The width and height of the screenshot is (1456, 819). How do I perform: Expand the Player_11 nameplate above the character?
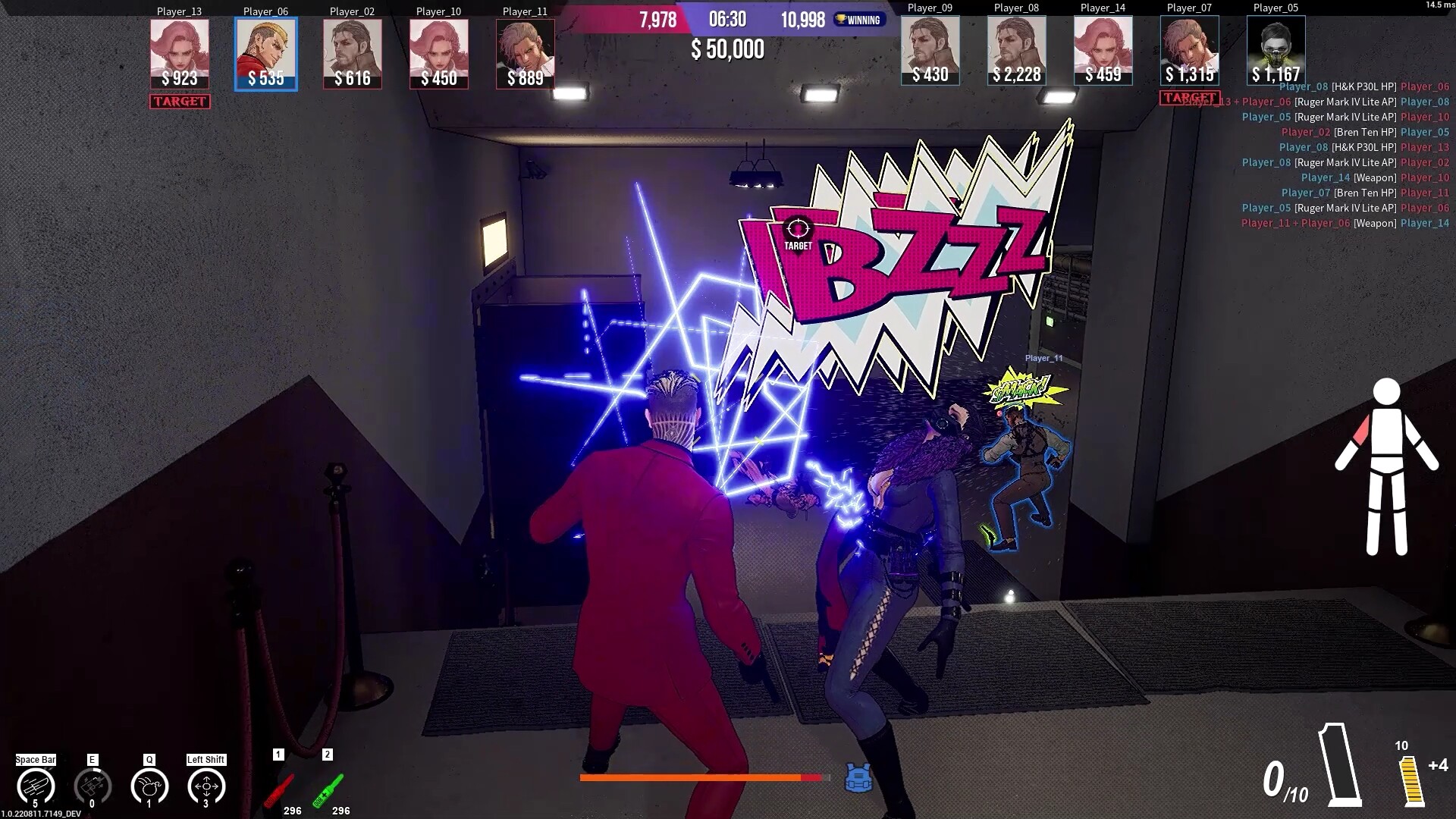[1042, 356]
